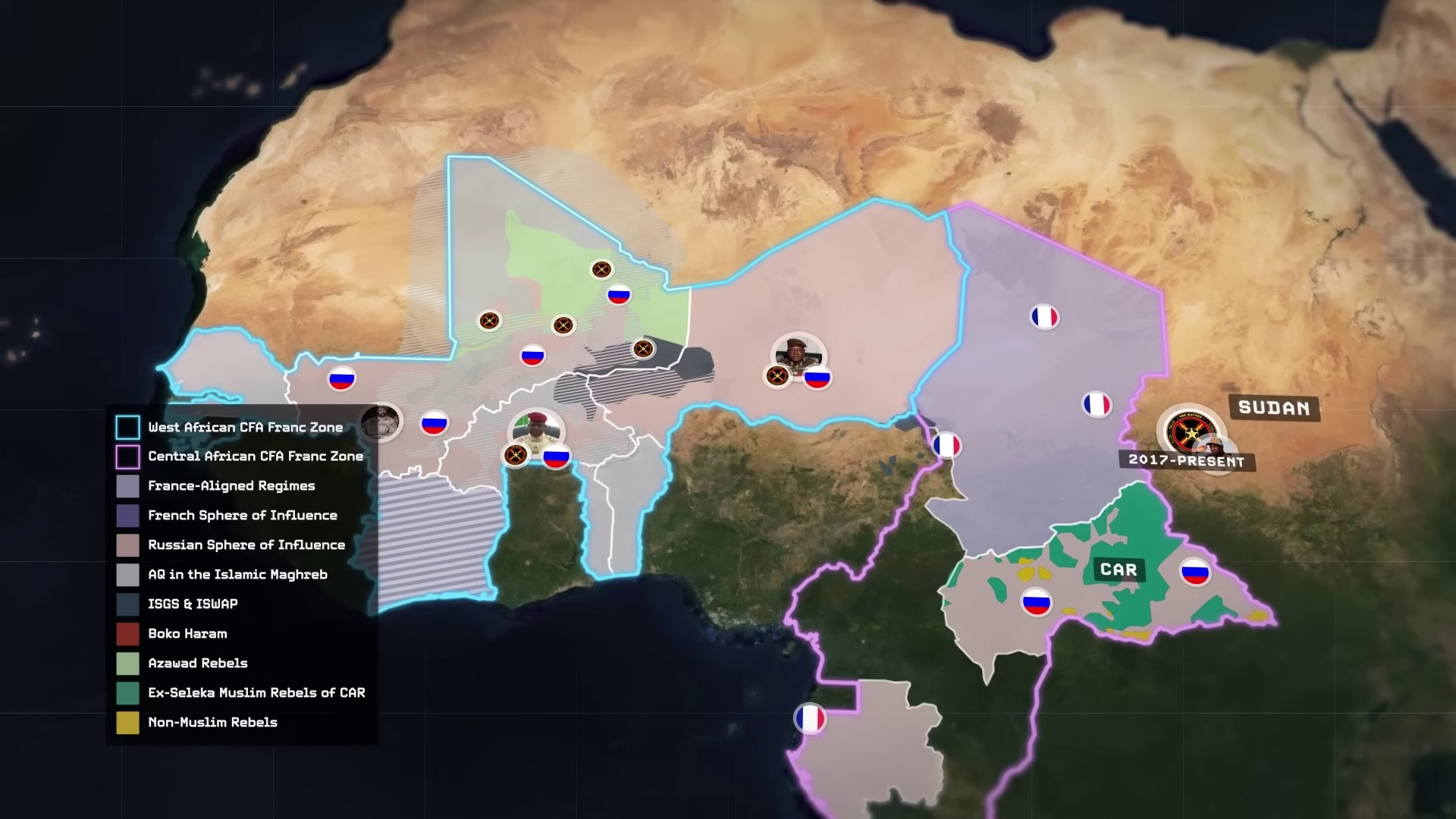
Task: Open the 2017-PRESENT marker tag
Action: (1186, 460)
